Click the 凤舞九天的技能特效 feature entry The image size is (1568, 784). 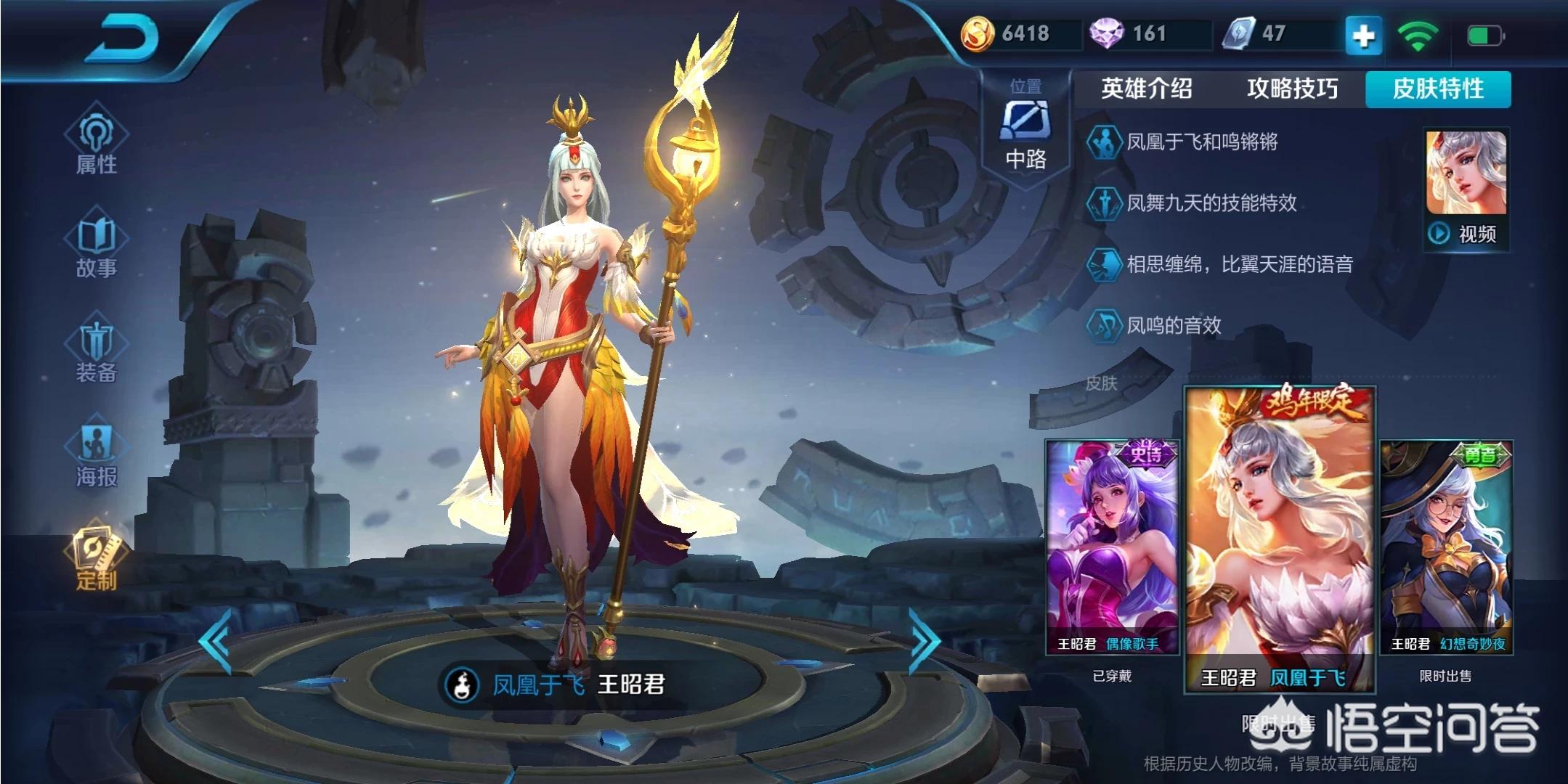click(x=1211, y=203)
